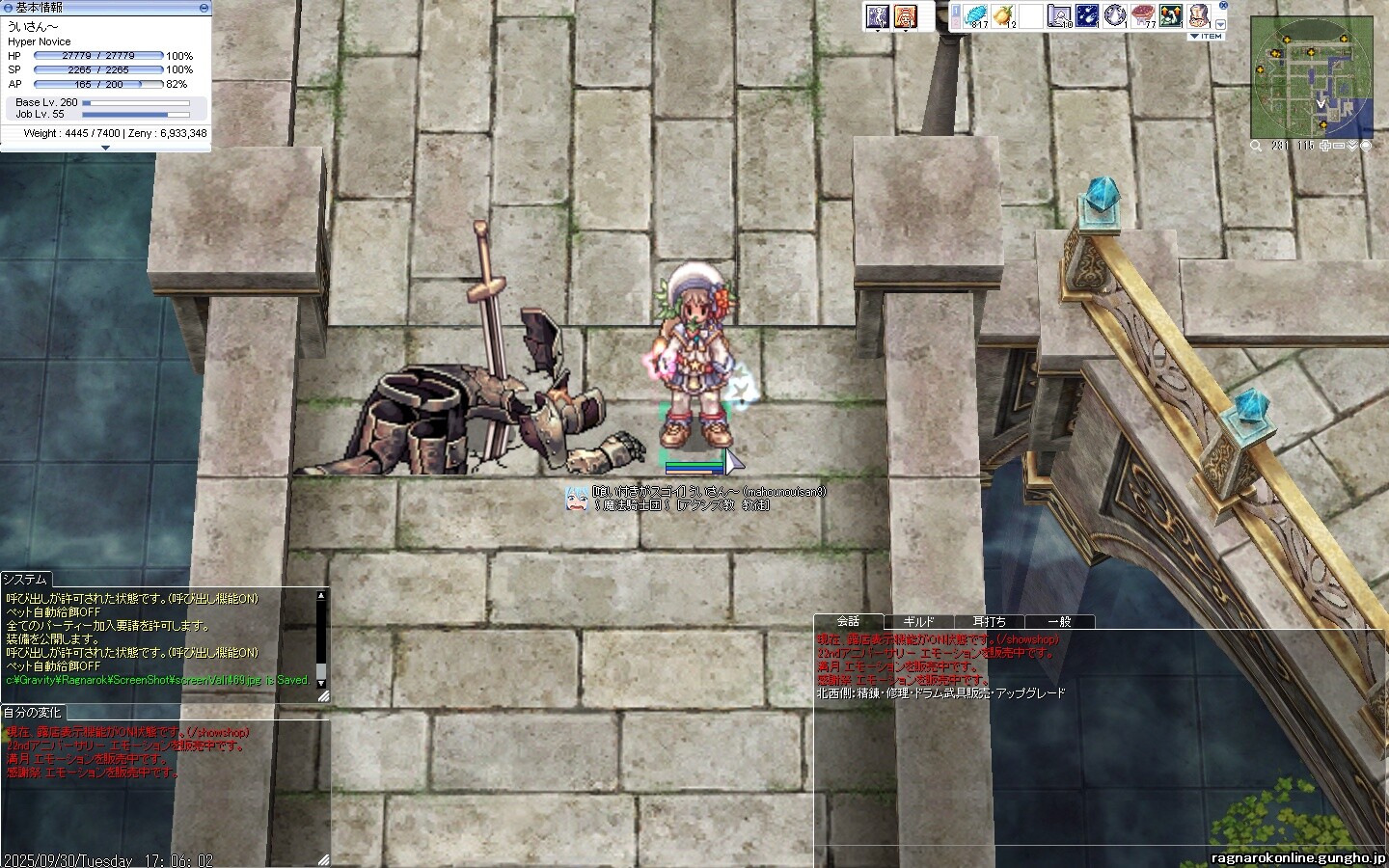The height and width of the screenshot is (868, 1389).
Task: Open the minimap search magnifier
Action: (x=1256, y=146)
